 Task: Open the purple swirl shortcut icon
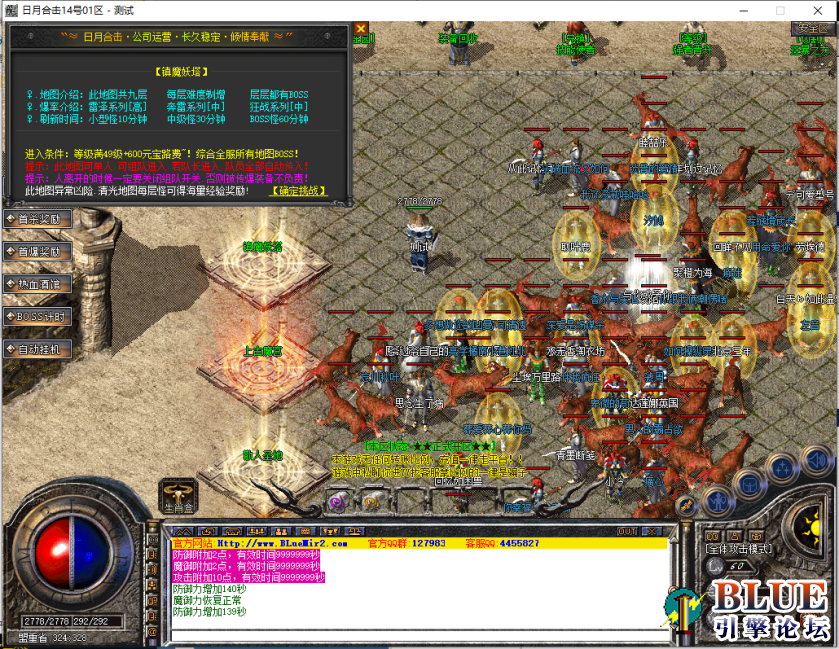point(338,501)
